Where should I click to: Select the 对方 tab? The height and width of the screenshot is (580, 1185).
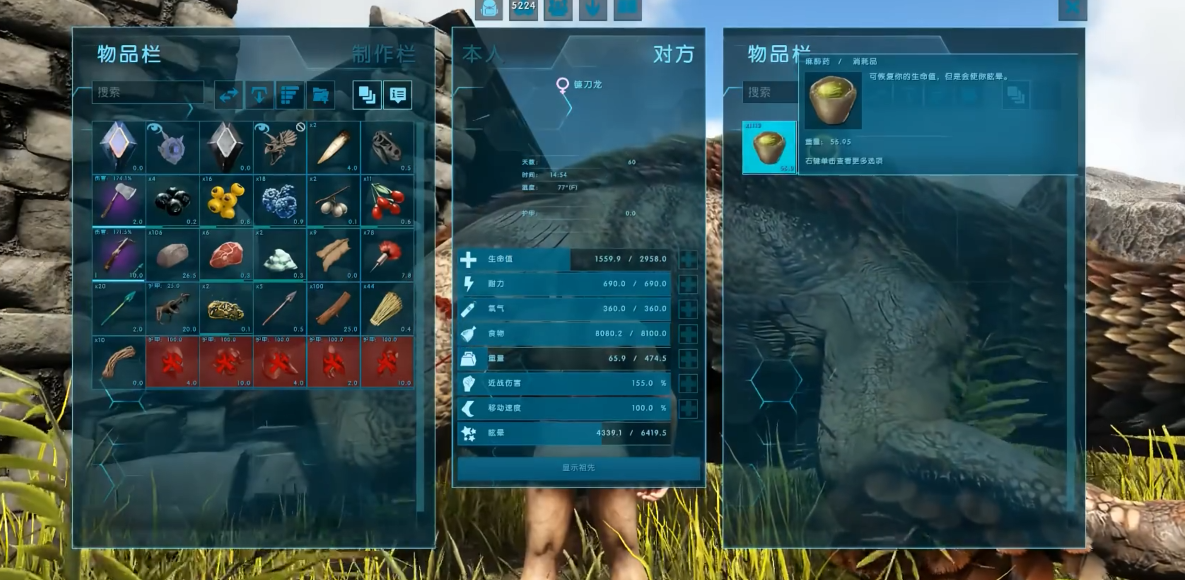[672, 54]
